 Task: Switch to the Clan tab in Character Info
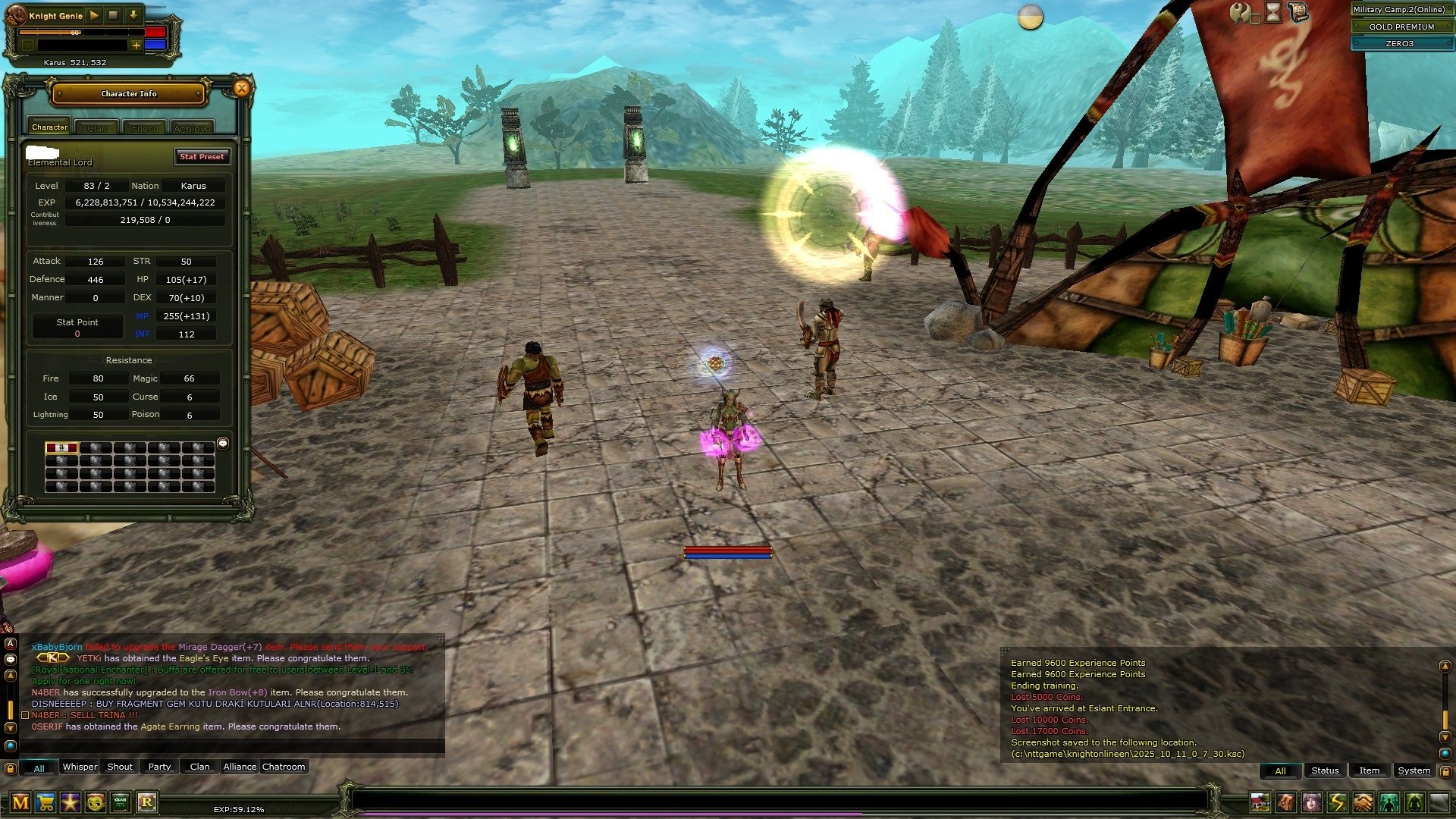click(x=97, y=128)
